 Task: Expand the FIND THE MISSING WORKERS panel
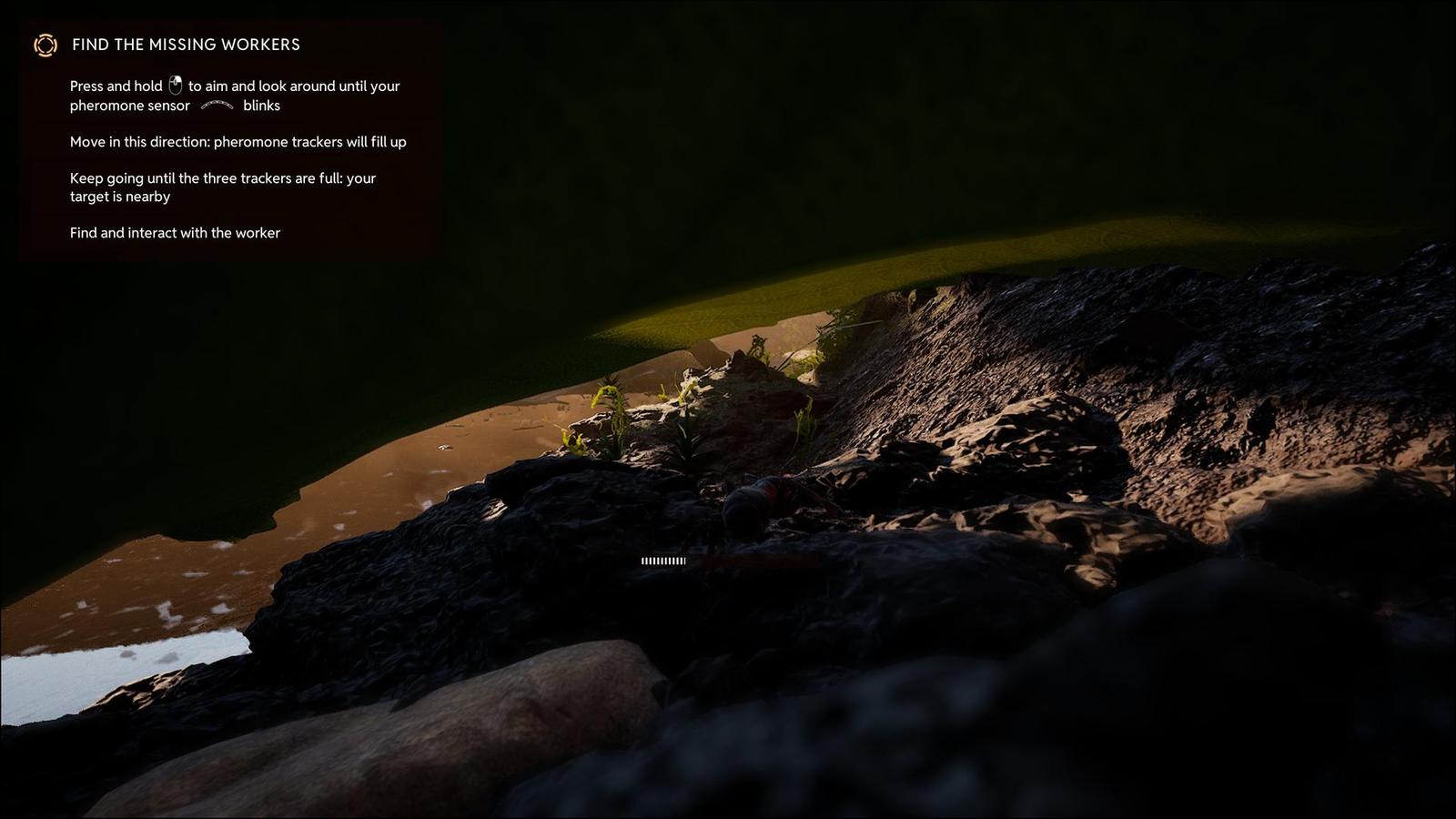click(x=187, y=45)
